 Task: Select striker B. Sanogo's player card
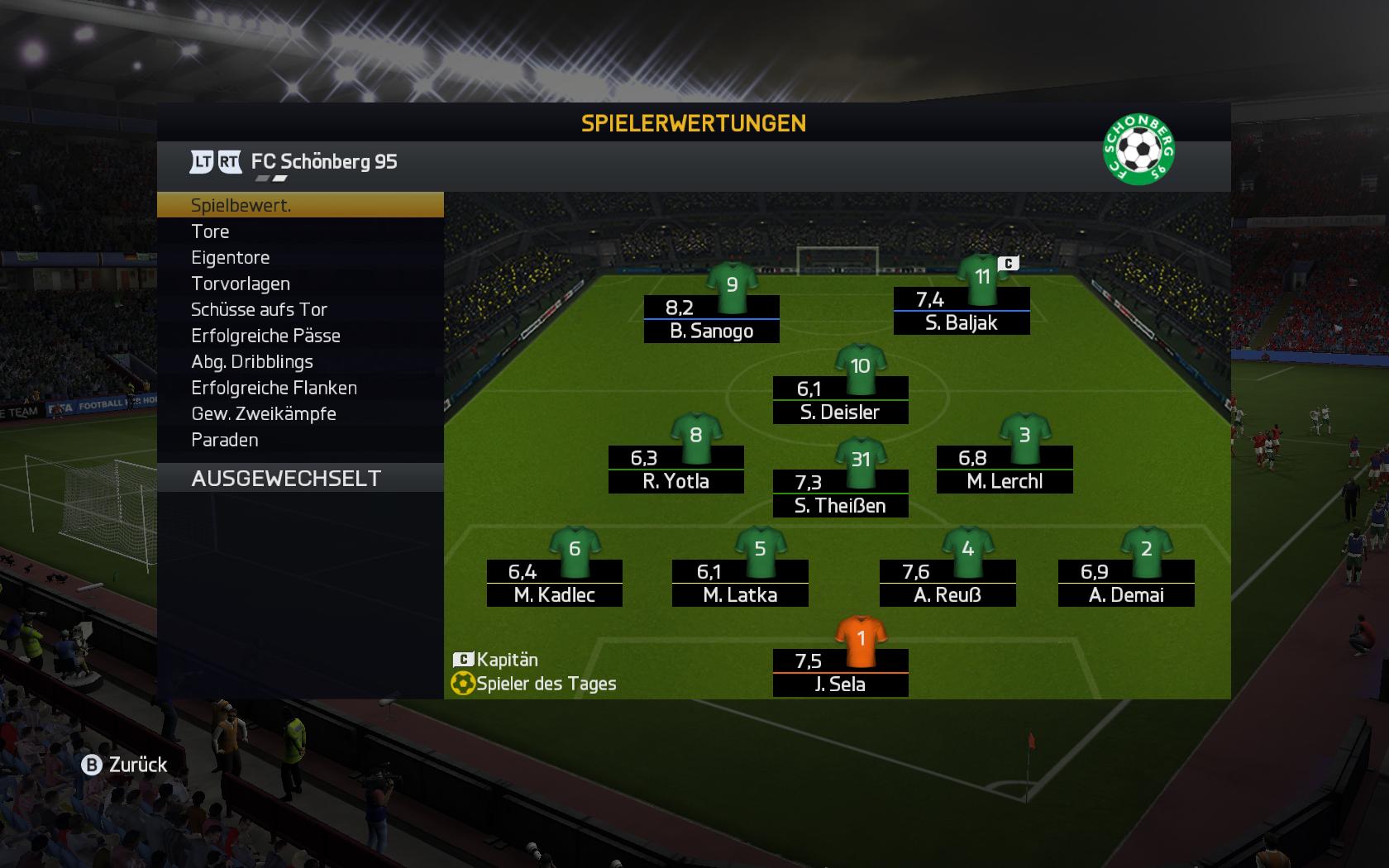click(x=712, y=319)
